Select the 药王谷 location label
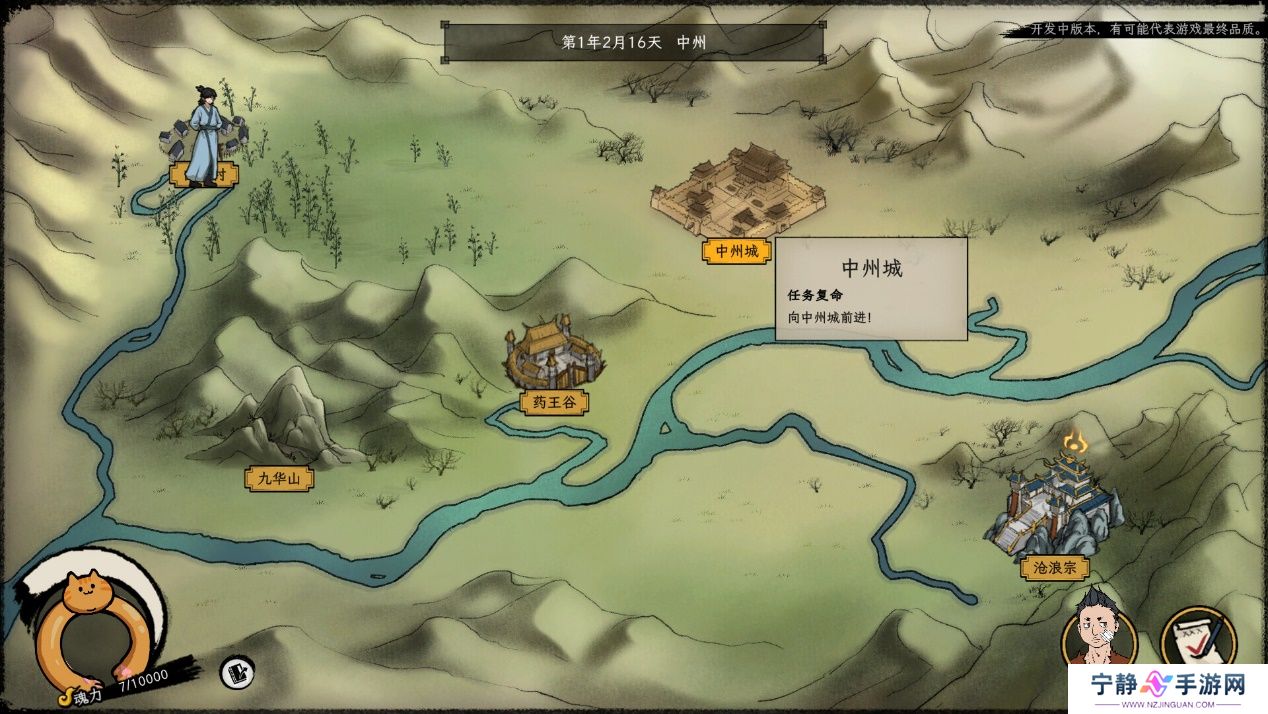This screenshot has height=714, width=1268. tap(553, 403)
